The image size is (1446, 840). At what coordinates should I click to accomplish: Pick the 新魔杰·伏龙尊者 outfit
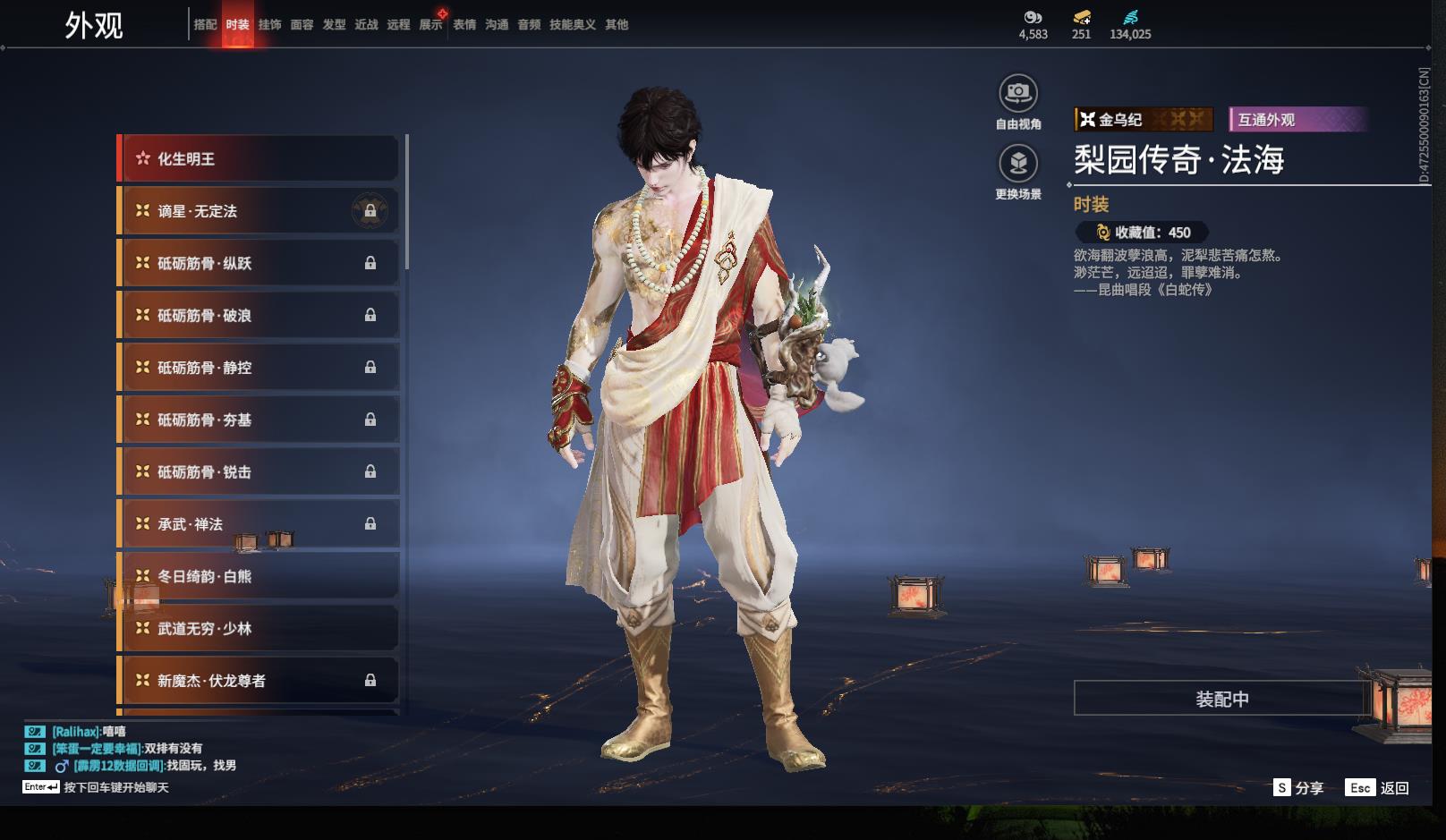point(258,681)
